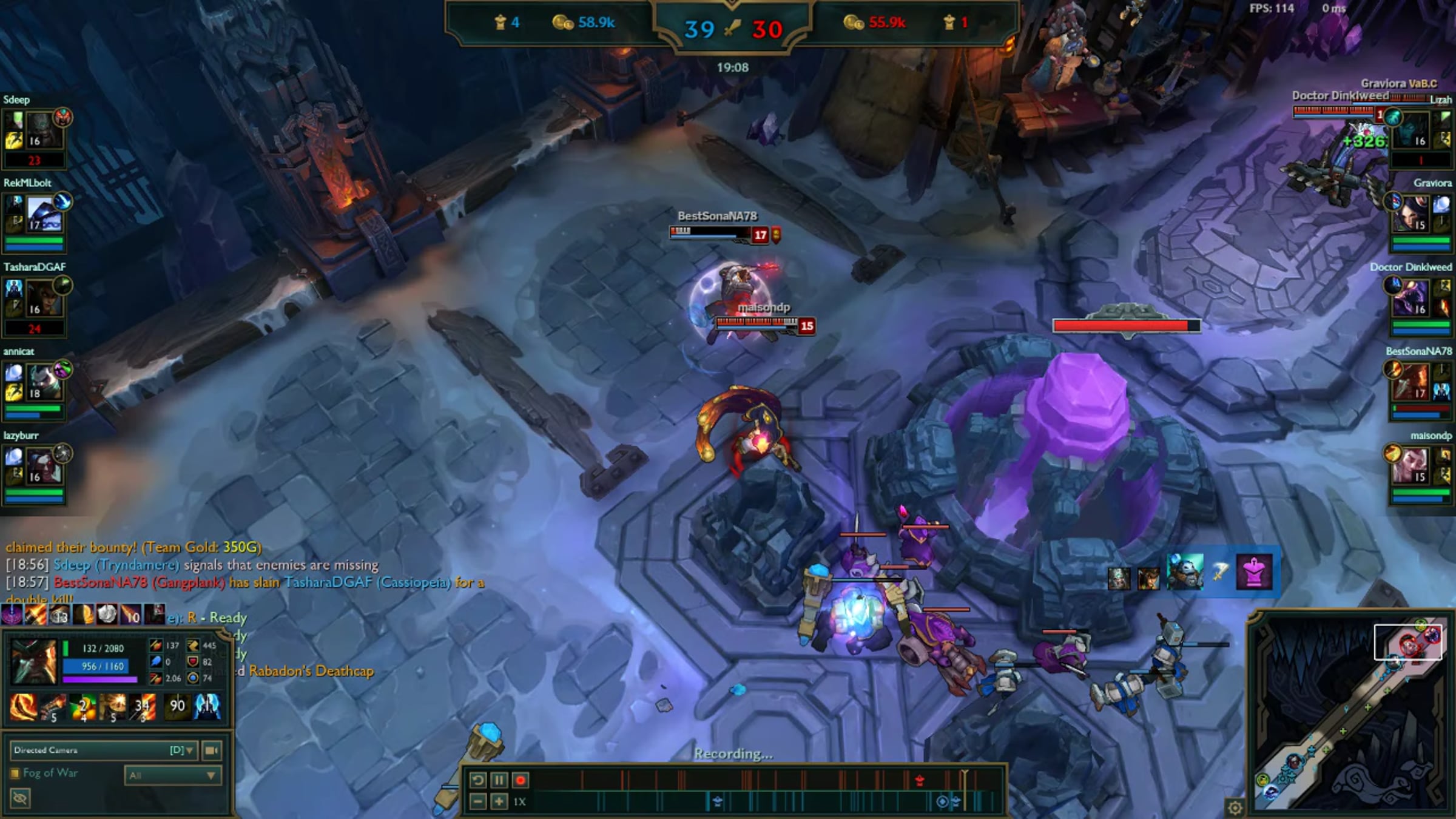Jump back with the rewind arrow button
The width and height of the screenshot is (1456, 819).
click(477, 780)
